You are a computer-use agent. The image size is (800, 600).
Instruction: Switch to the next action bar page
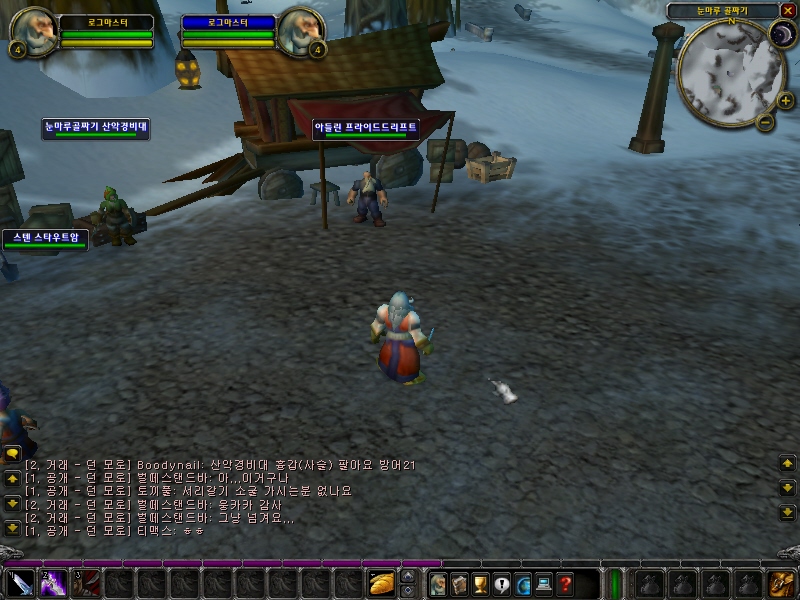coord(407,575)
